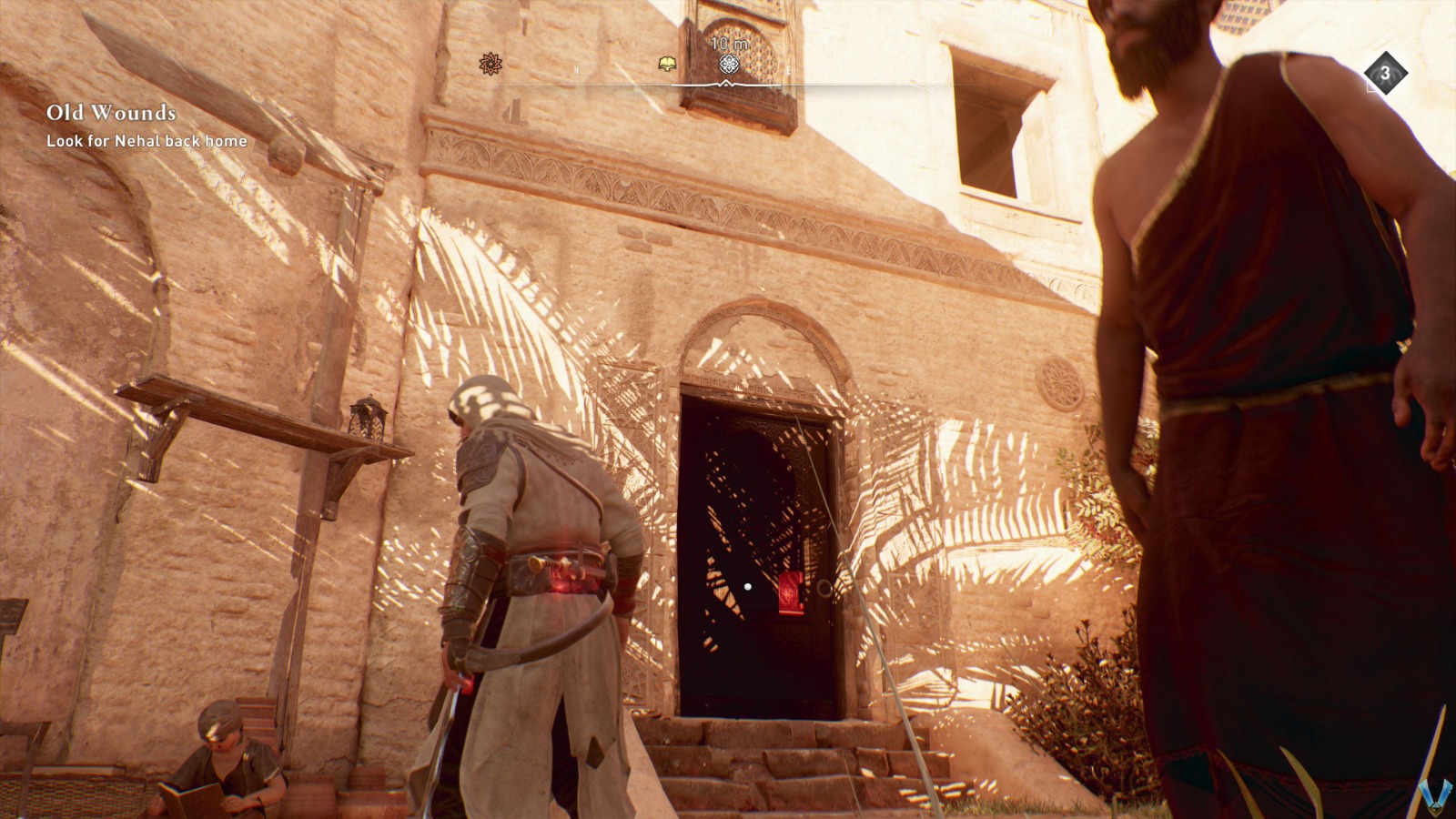Toggle the lantern hanging on the wooden post
This screenshot has height=819, width=1456.
(366, 419)
